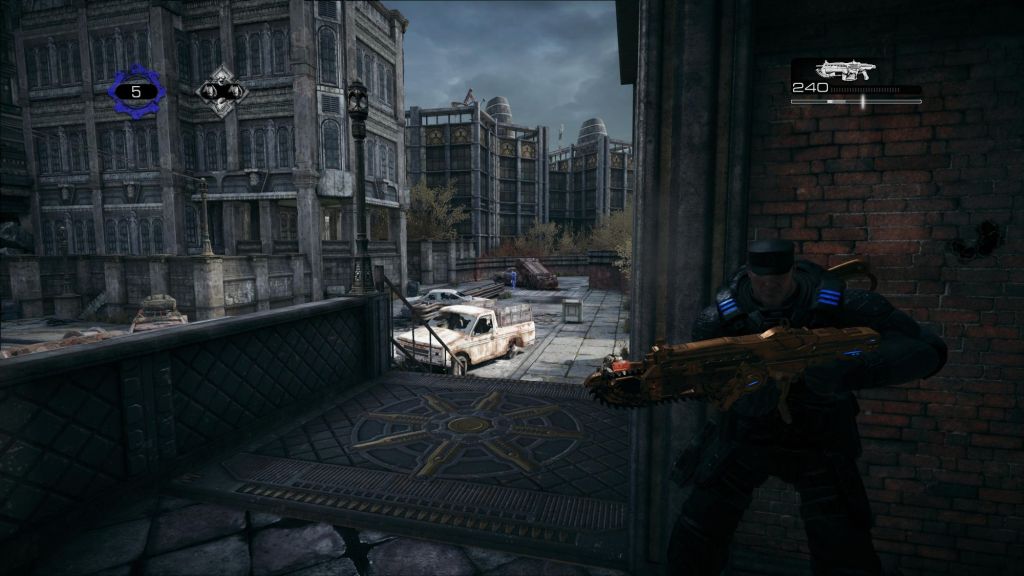Click the Lancer rifle weapon icon

(845, 69)
